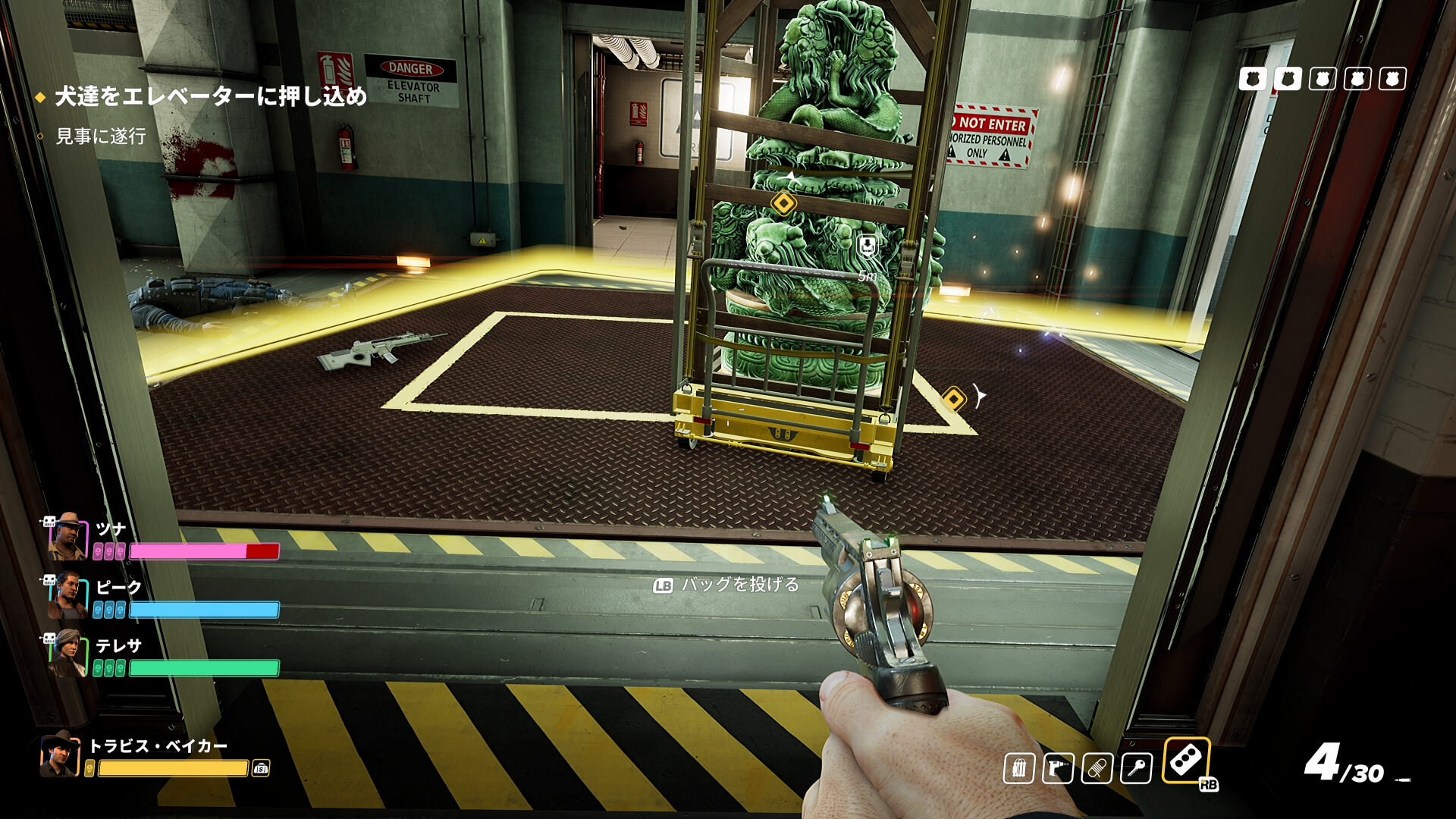The width and height of the screenshot is (1456, 819).
Task: Select the cable ties equipment slot
Action: pos(1018,769)
